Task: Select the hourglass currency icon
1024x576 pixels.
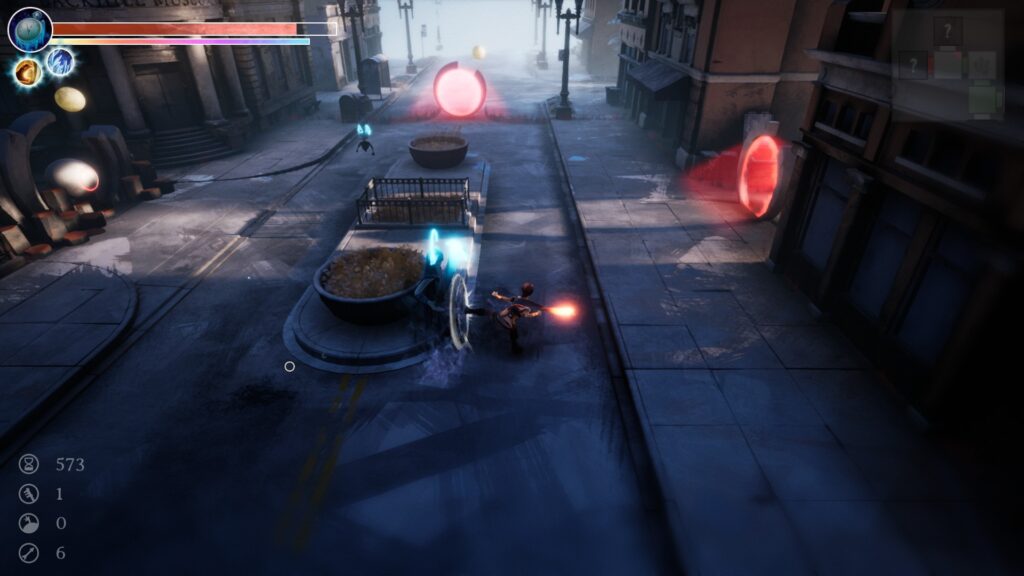Action: (x=29, y=464)
